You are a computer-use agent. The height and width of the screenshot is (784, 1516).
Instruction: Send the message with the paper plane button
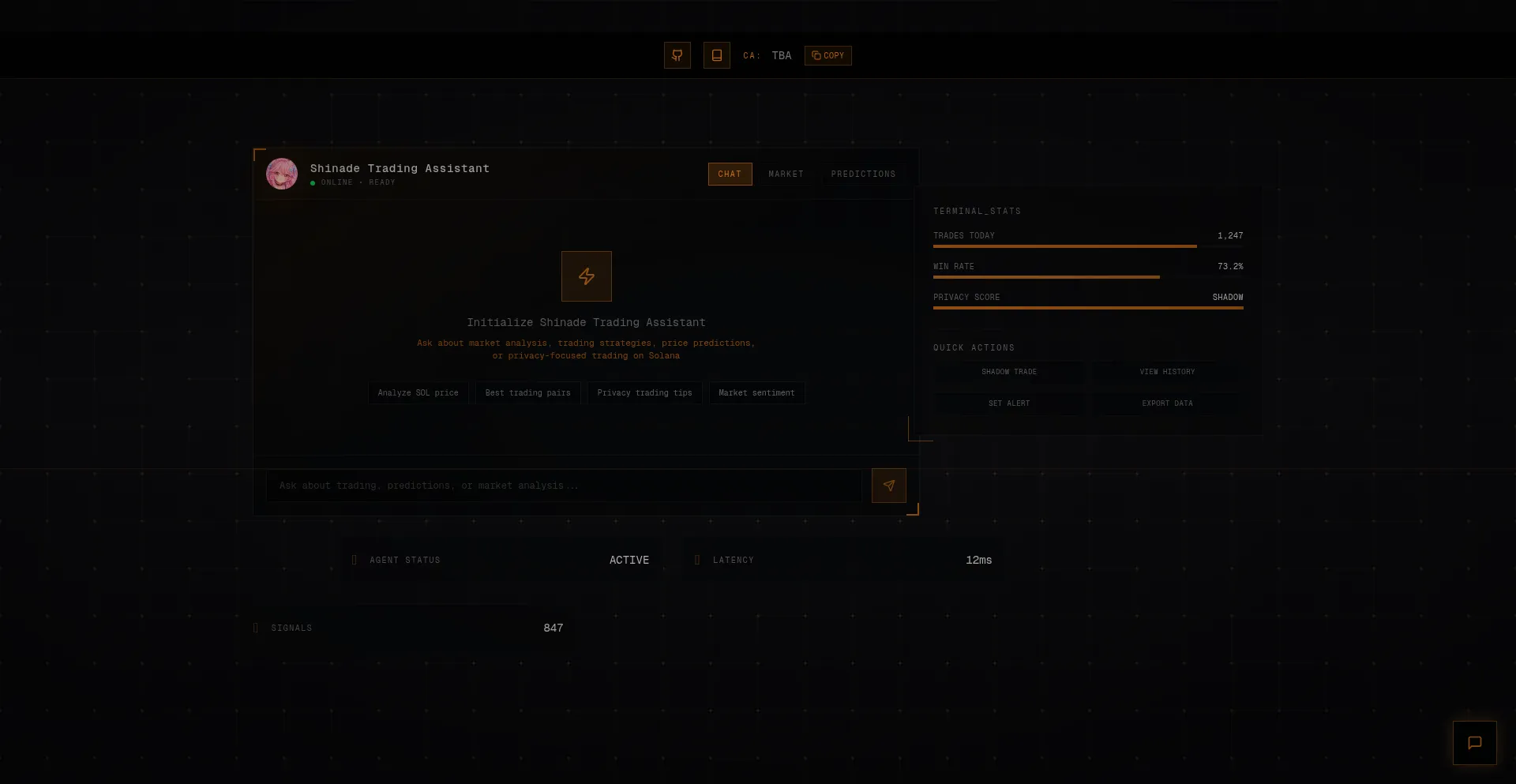(x=888, y=486)
